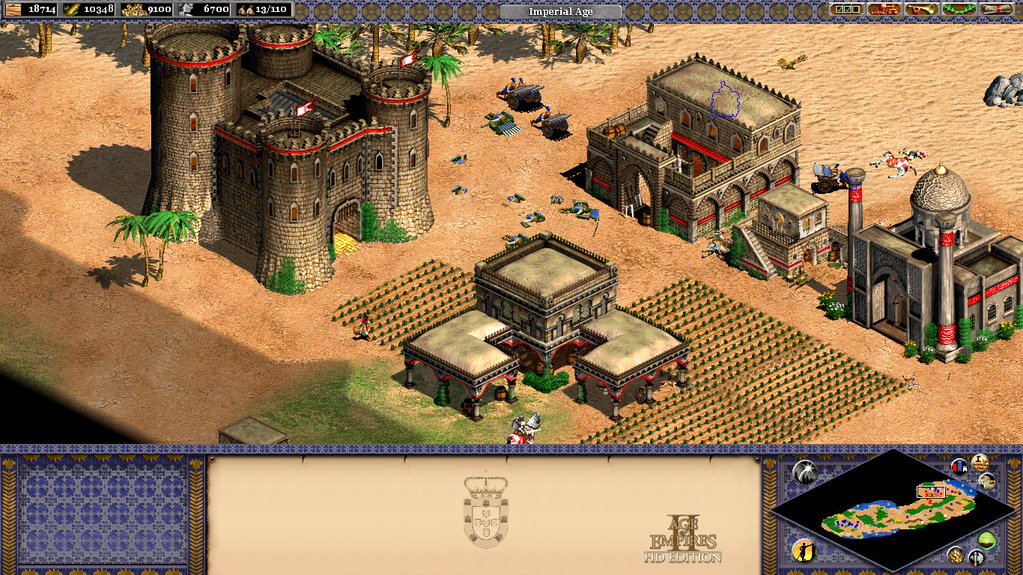
Task: Select the idle villager button
Action: (805, 549)
